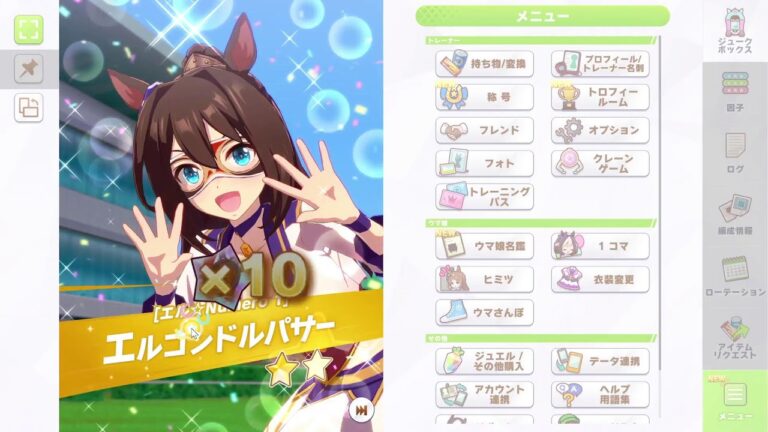Choose the フォト photo button
The height and width of the screenshot is (432, 768).
[x=484, y=163]
